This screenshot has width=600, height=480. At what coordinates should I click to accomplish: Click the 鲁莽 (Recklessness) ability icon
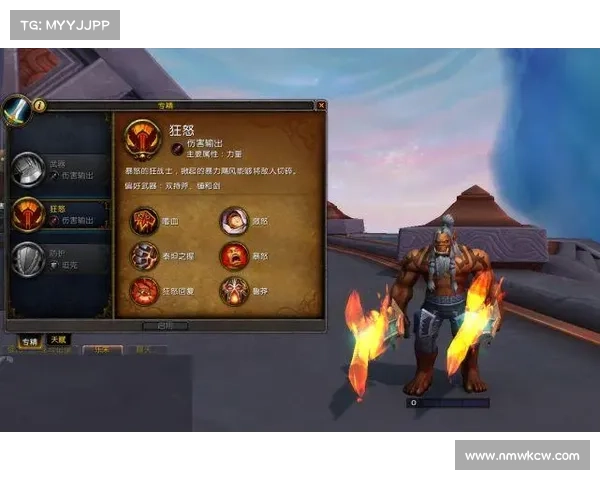[x=234, y=291]
